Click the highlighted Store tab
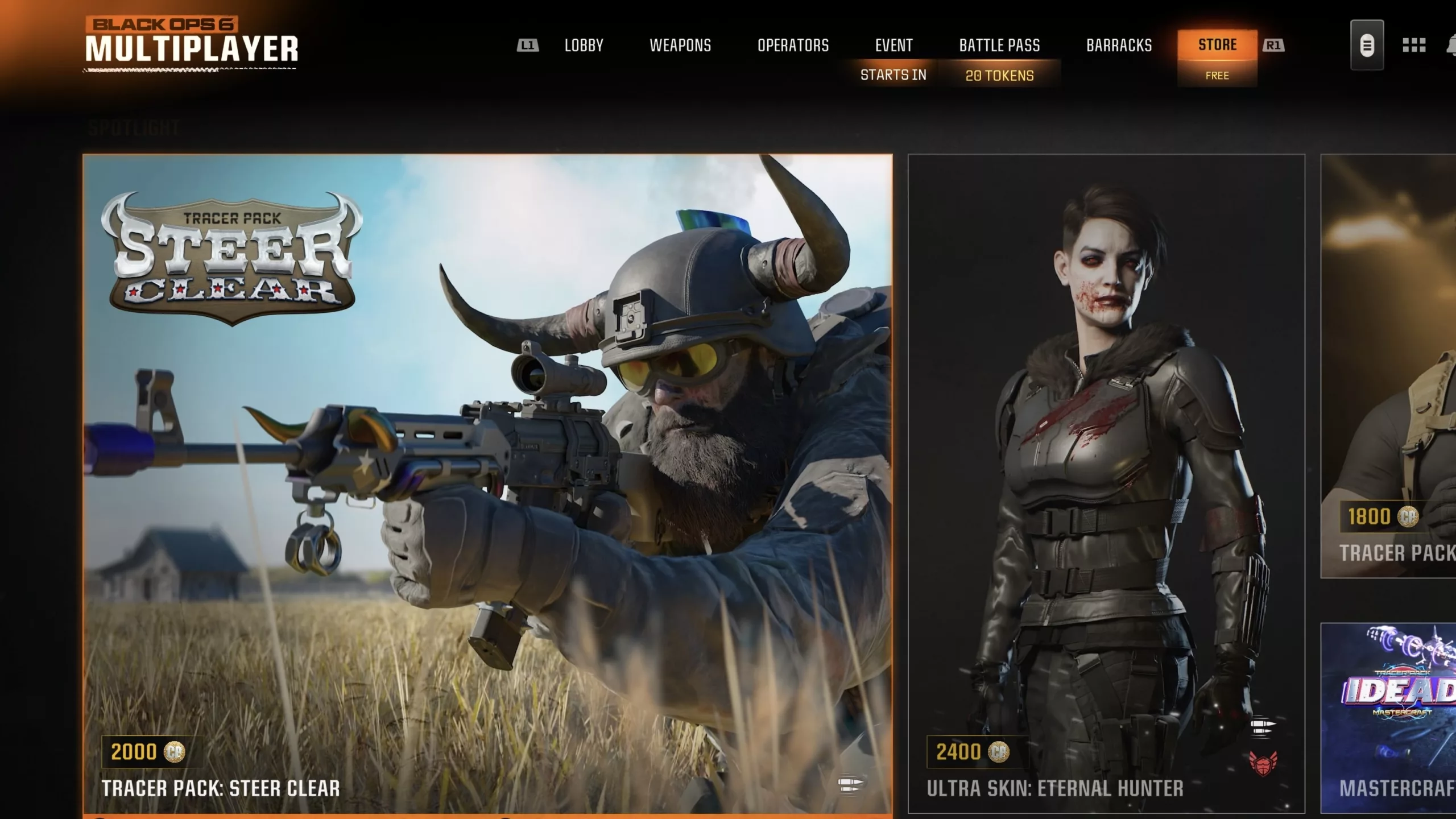The image size is (1456, 819). [1217, 45]
